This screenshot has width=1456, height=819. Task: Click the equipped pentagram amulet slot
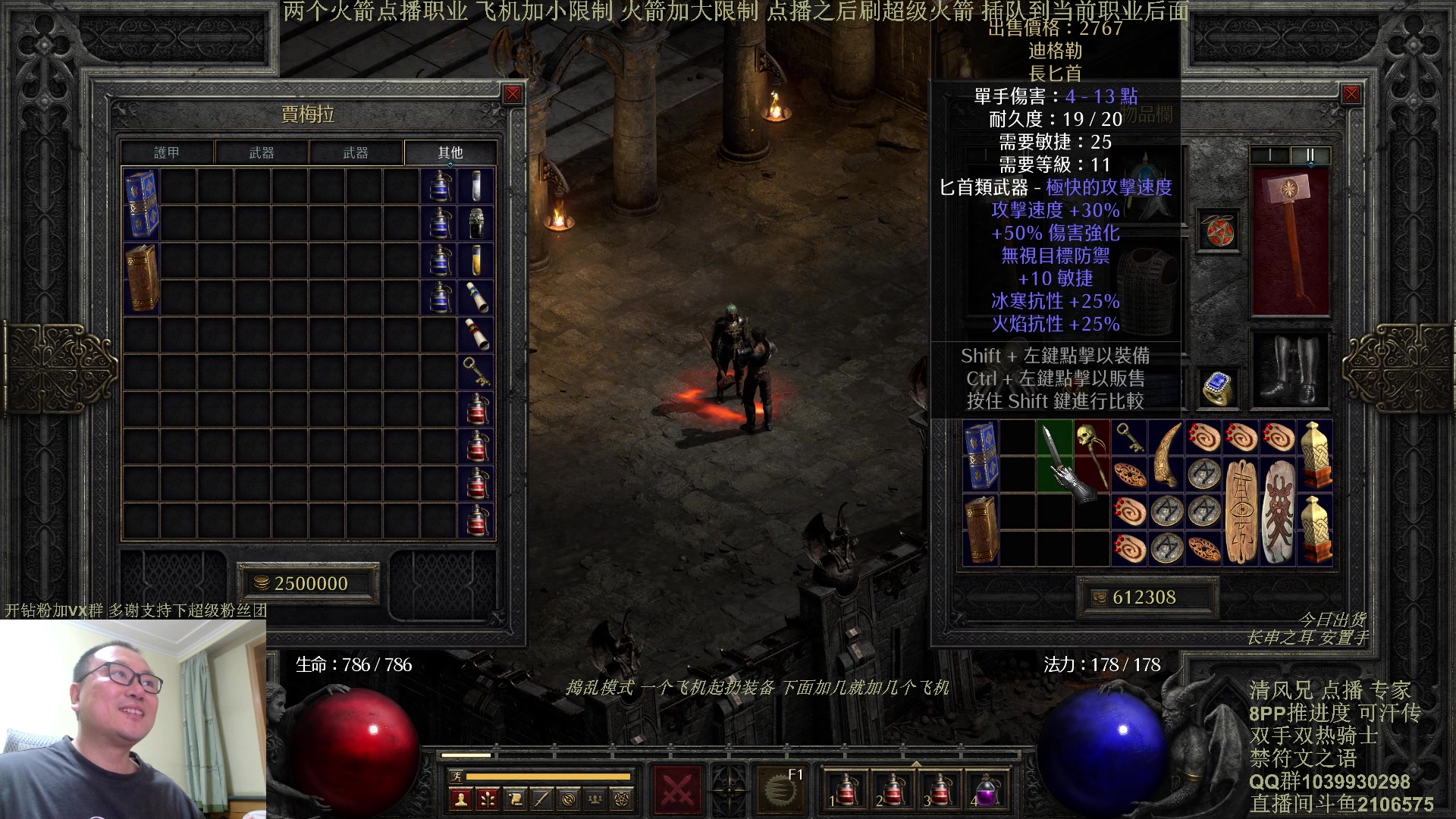point(1218,231)
